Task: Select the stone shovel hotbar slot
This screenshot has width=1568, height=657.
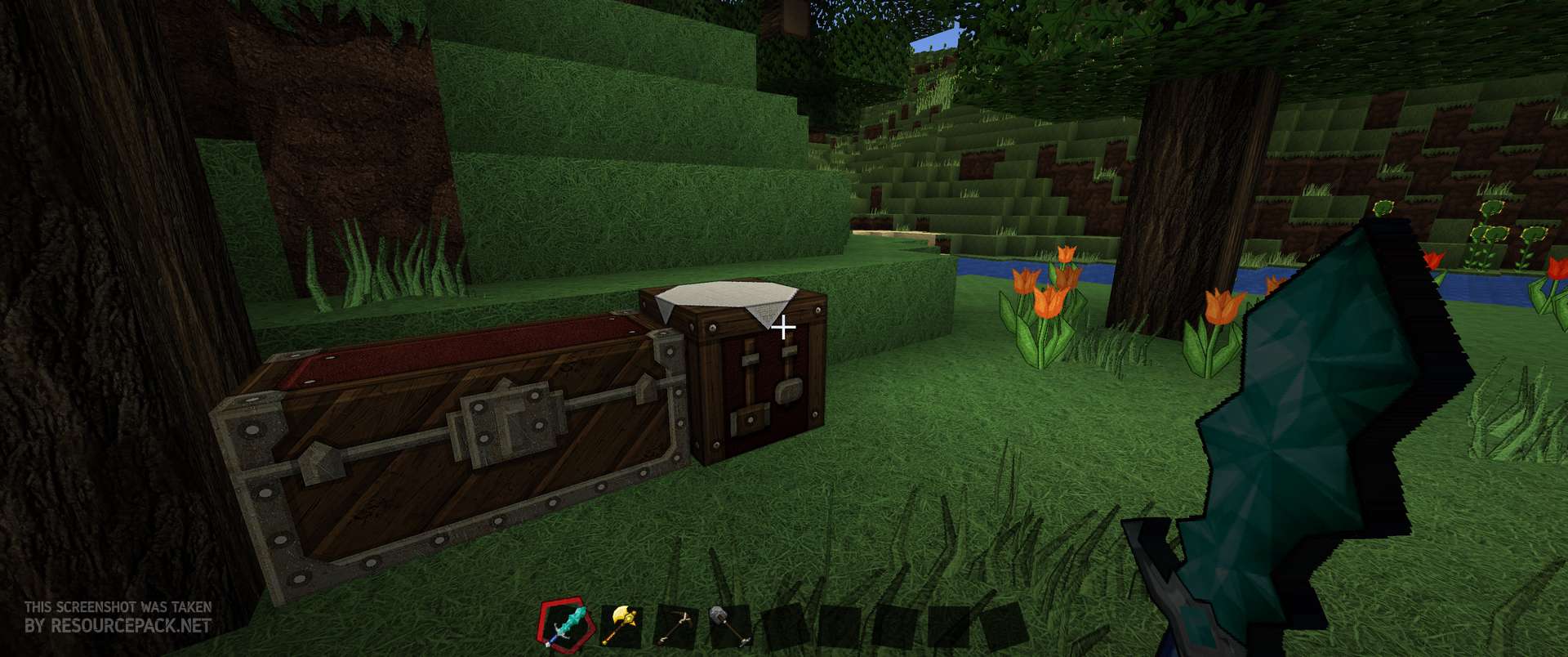Action: pyautogui.click(x=729, y=627)
